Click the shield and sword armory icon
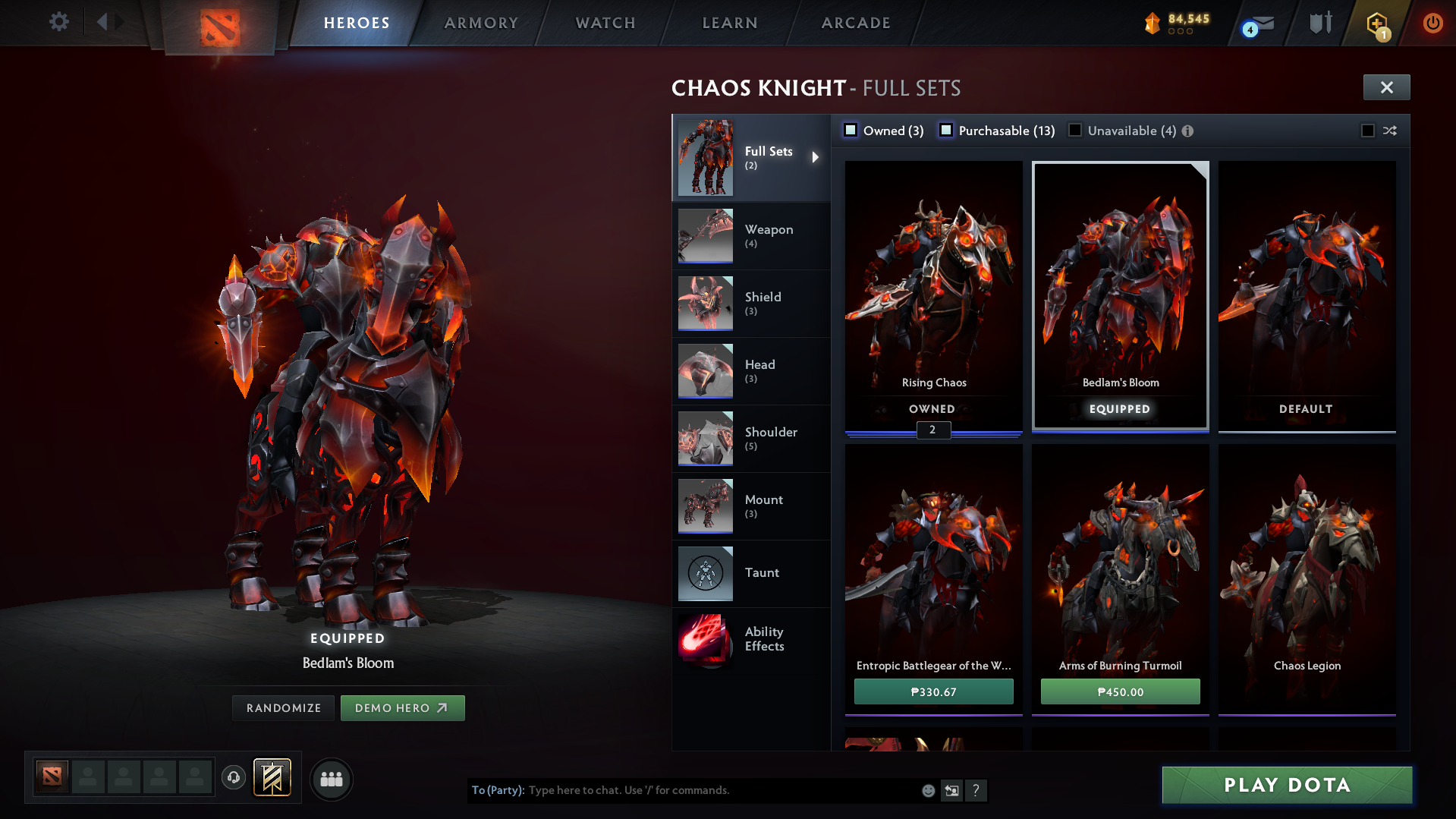Image resolution: width=1456 pixels, height=819 pixels. tap(1319, 23)
